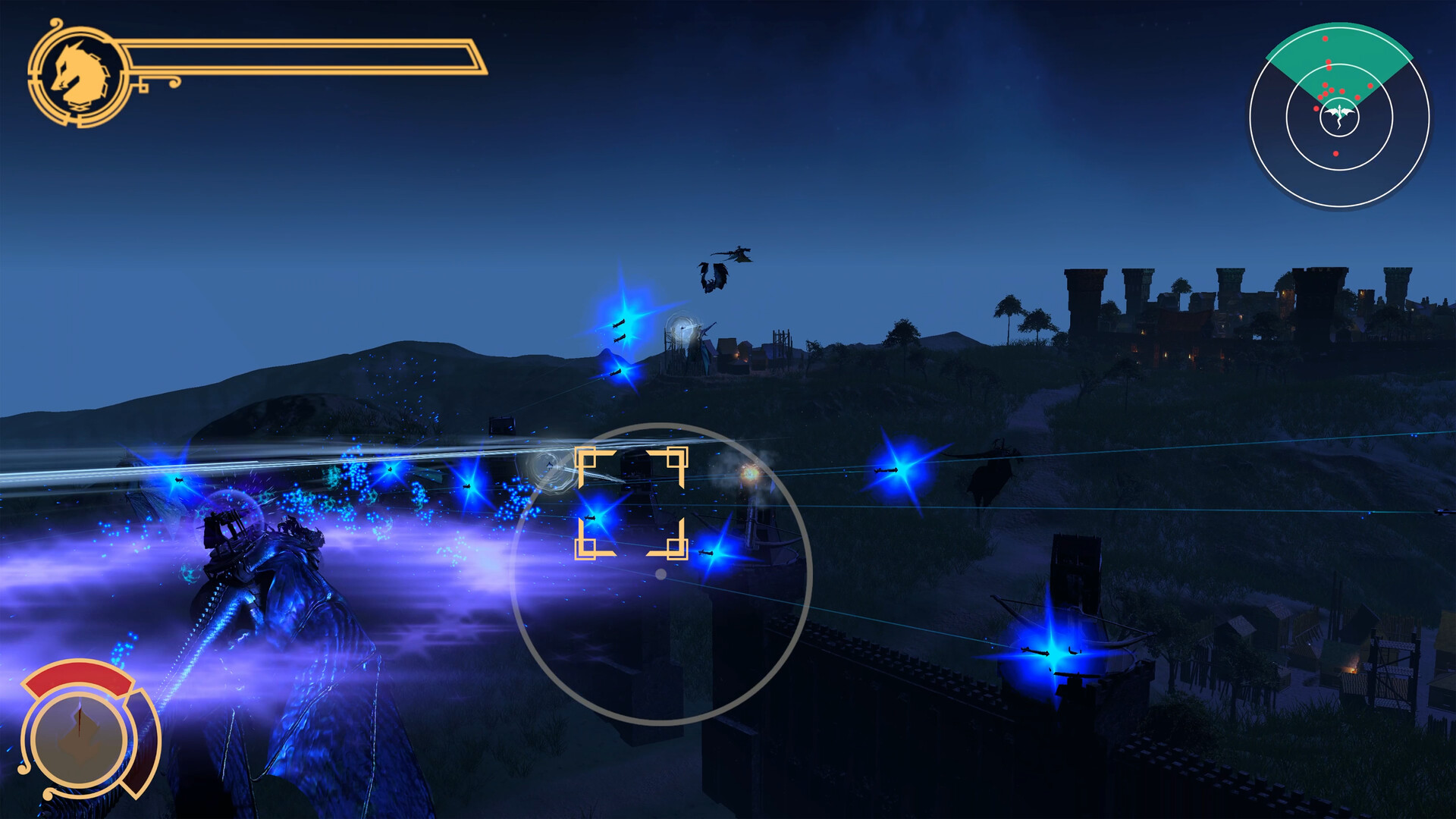
Task: Click the red enemy blip at the radar top
Action: [x=1325, y=38]
